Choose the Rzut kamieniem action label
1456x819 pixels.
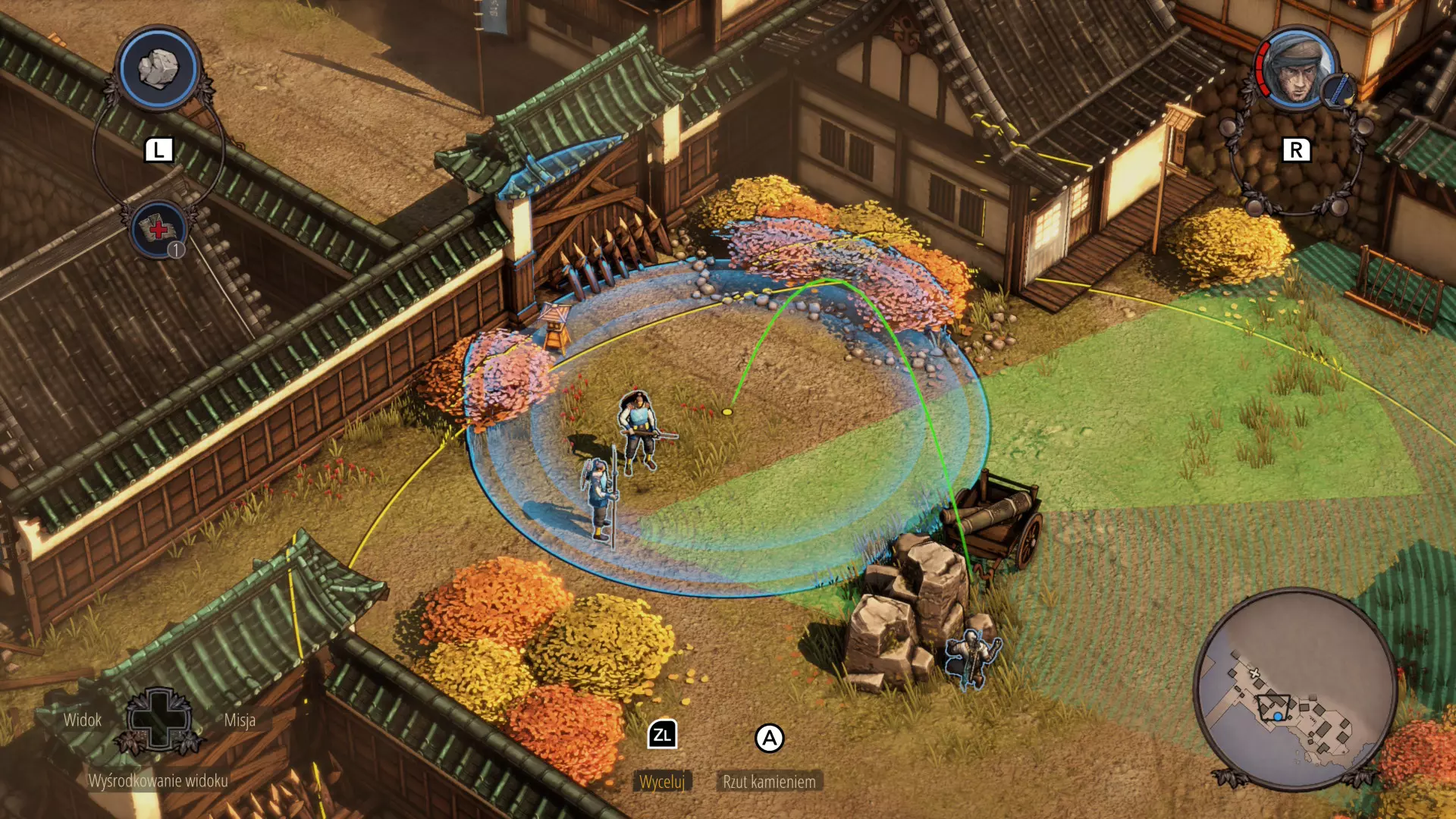pos(769,782)
